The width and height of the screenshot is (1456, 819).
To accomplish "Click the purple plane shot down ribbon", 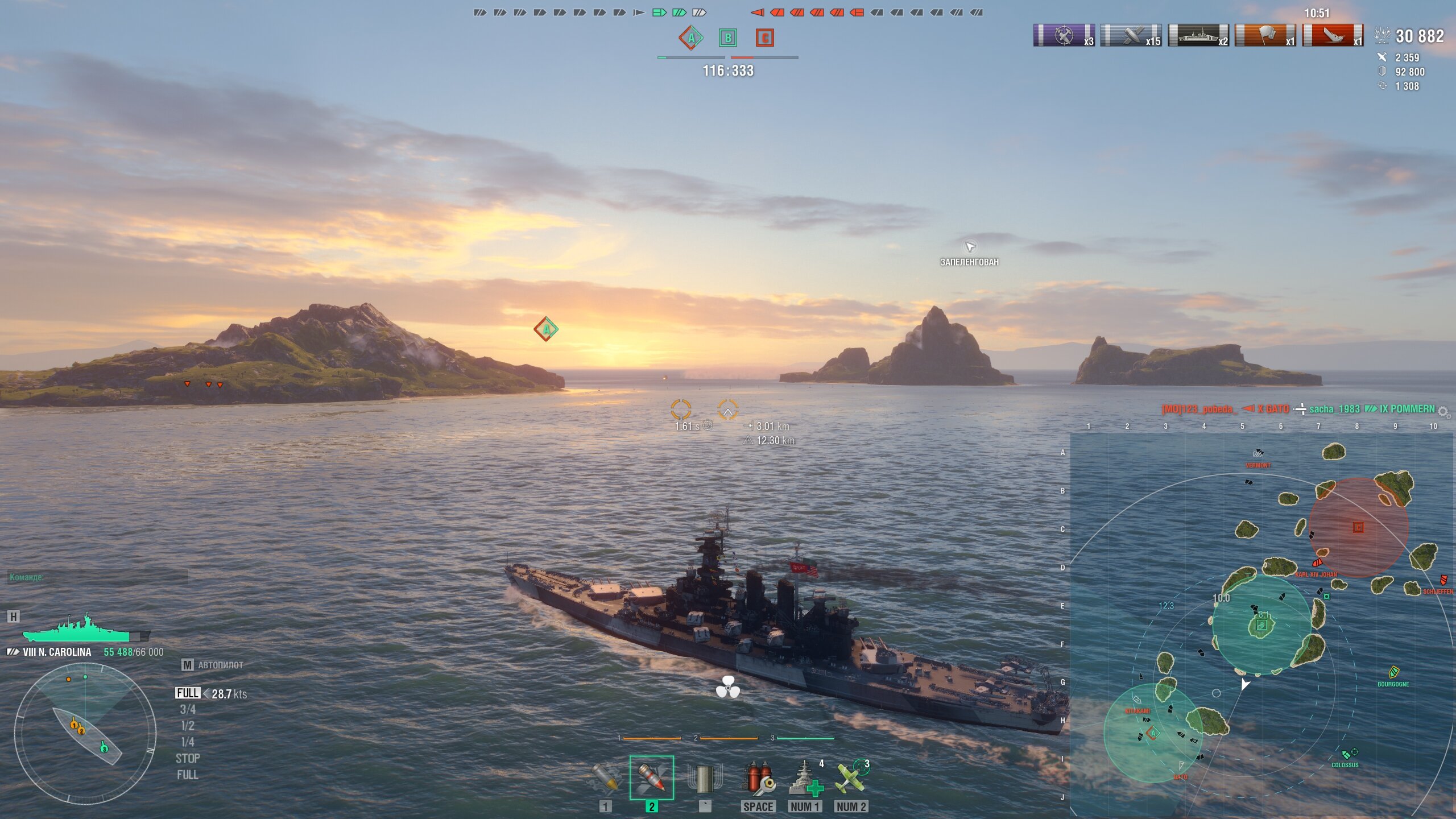I will 1064,35.
